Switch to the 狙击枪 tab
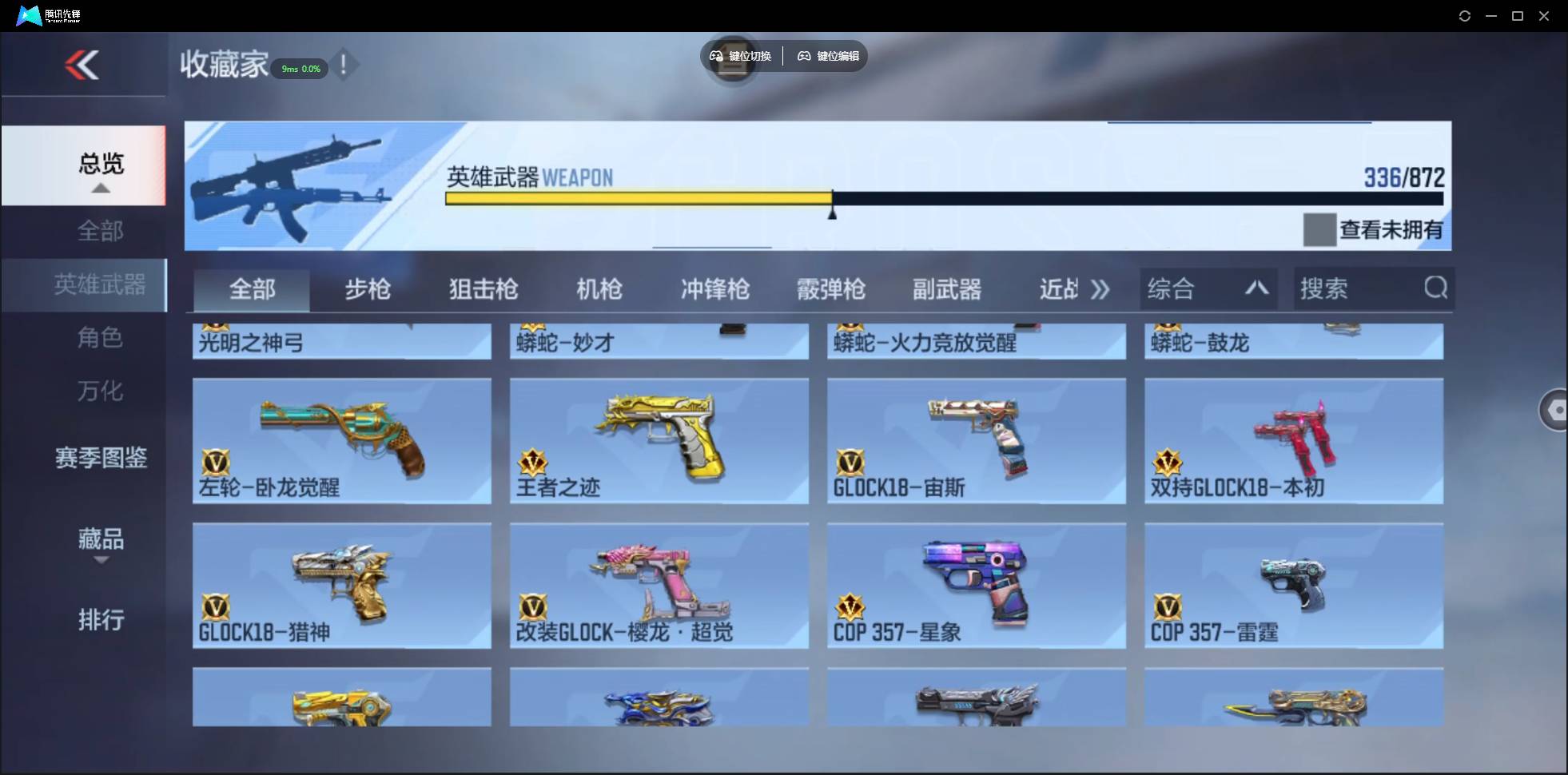The image size is (1568, 775). coord(481,289)
